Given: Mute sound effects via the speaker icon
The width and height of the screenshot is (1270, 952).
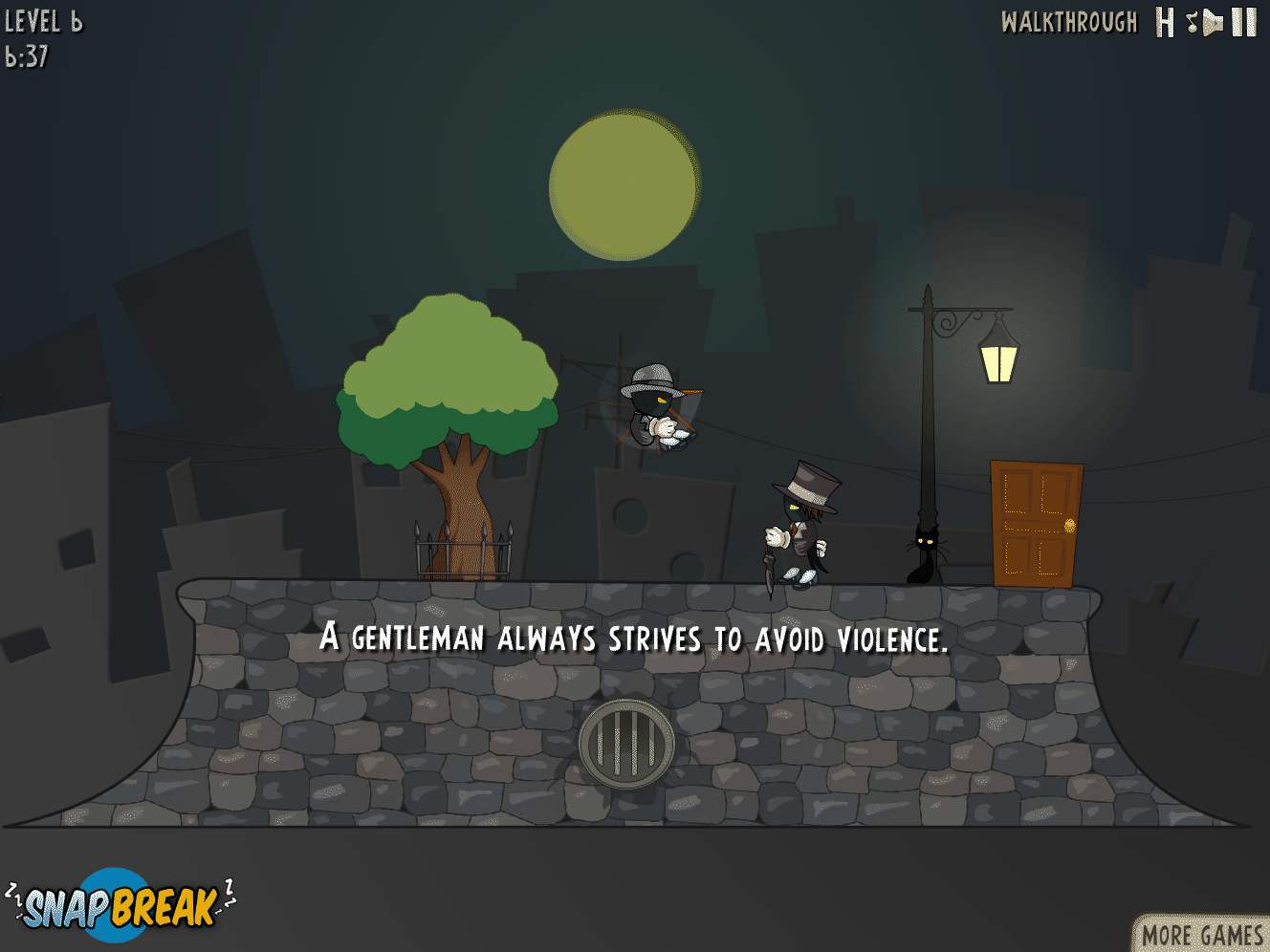Looking at the screenshot, I should (x=1213, y=22).
